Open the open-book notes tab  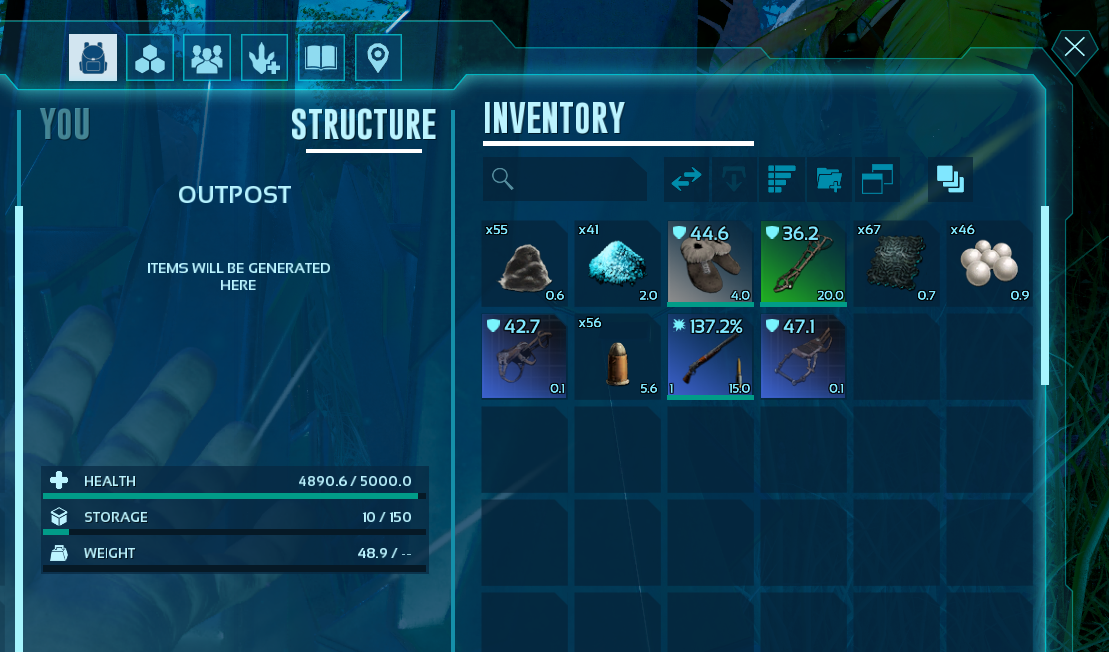[321, 58]
